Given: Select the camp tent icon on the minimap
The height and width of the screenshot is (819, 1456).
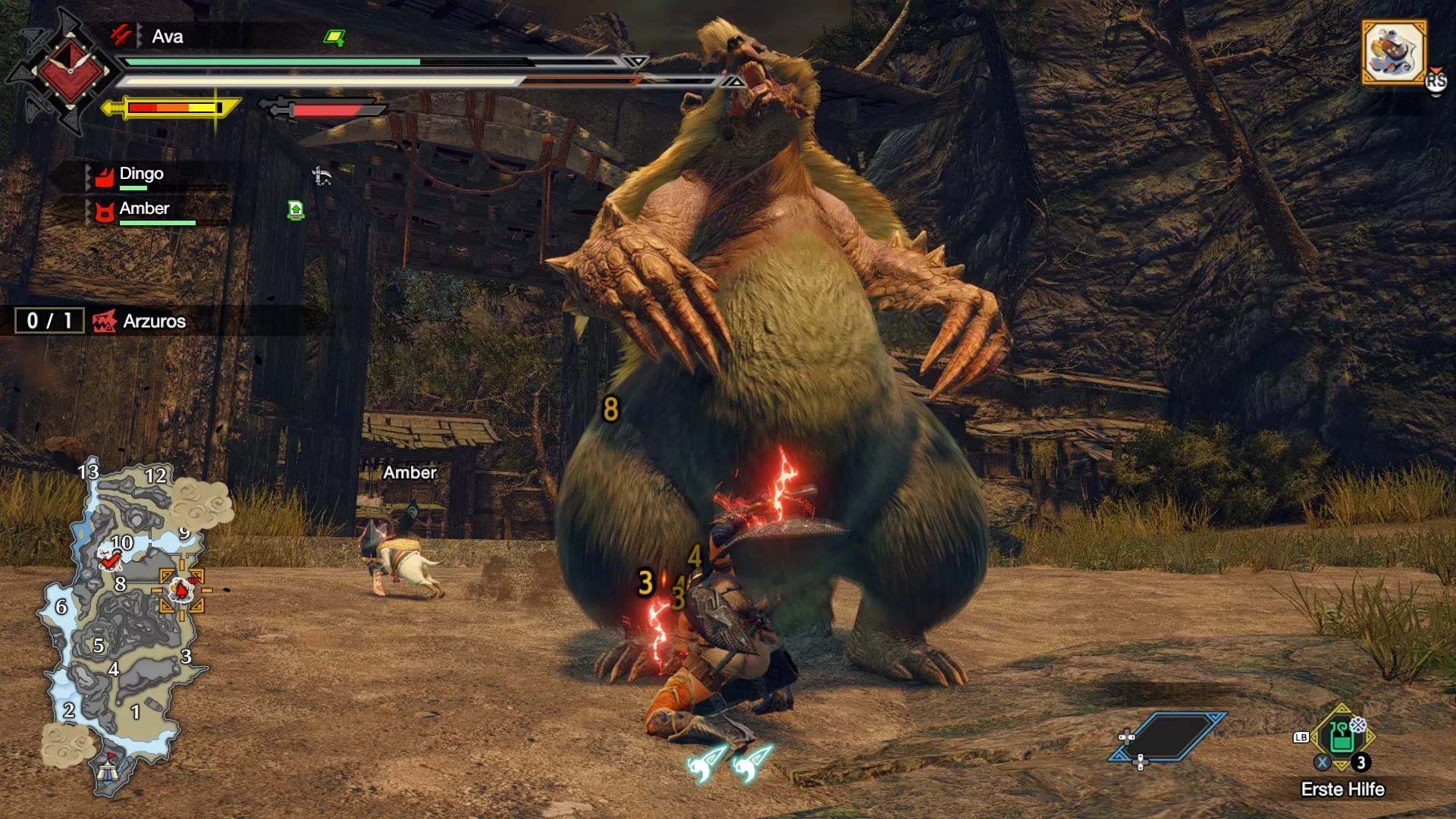Looking at the screenshot, I should click(108, 770).
